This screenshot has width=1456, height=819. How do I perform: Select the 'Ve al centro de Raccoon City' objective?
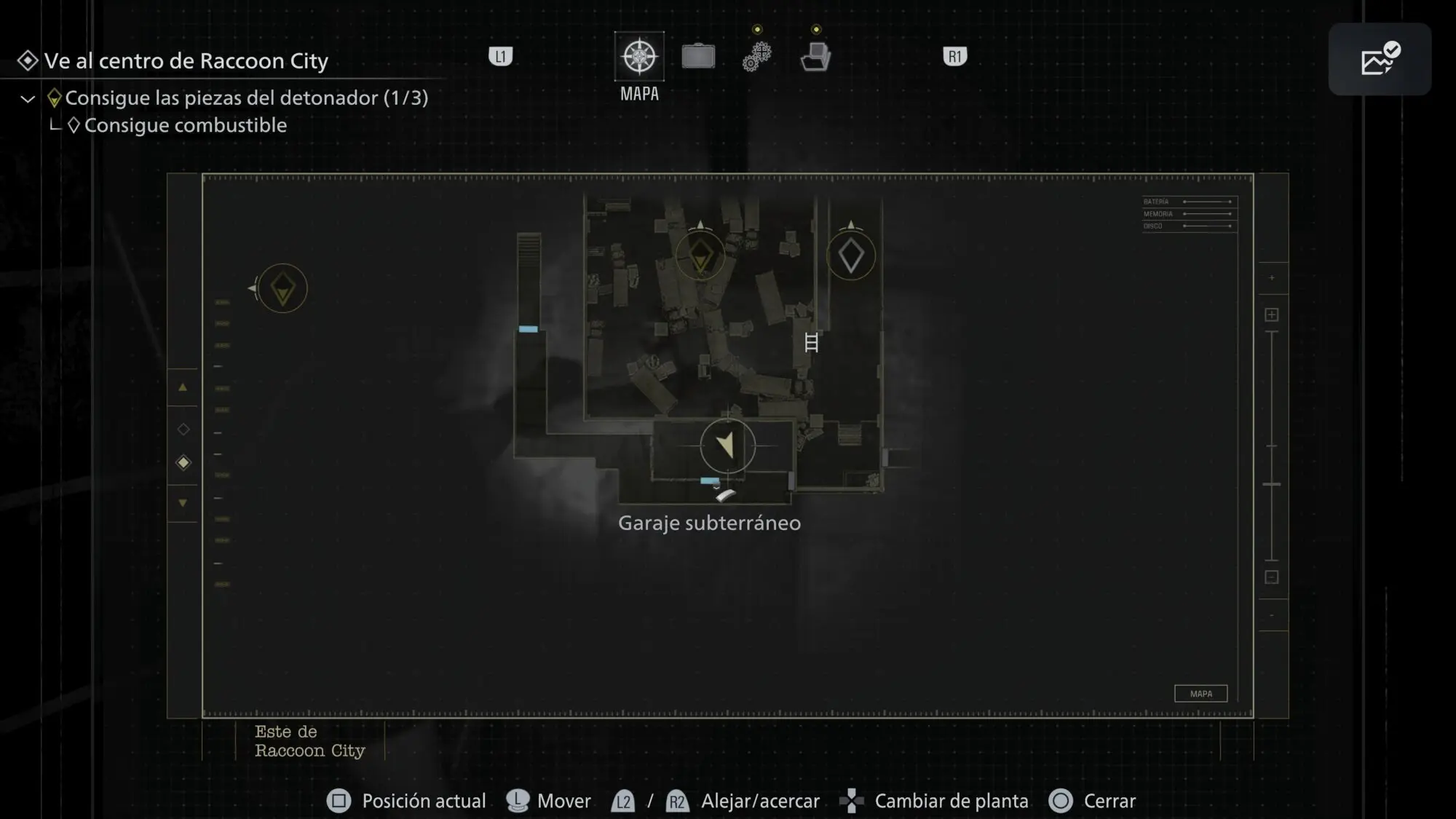tap(186, 61)
